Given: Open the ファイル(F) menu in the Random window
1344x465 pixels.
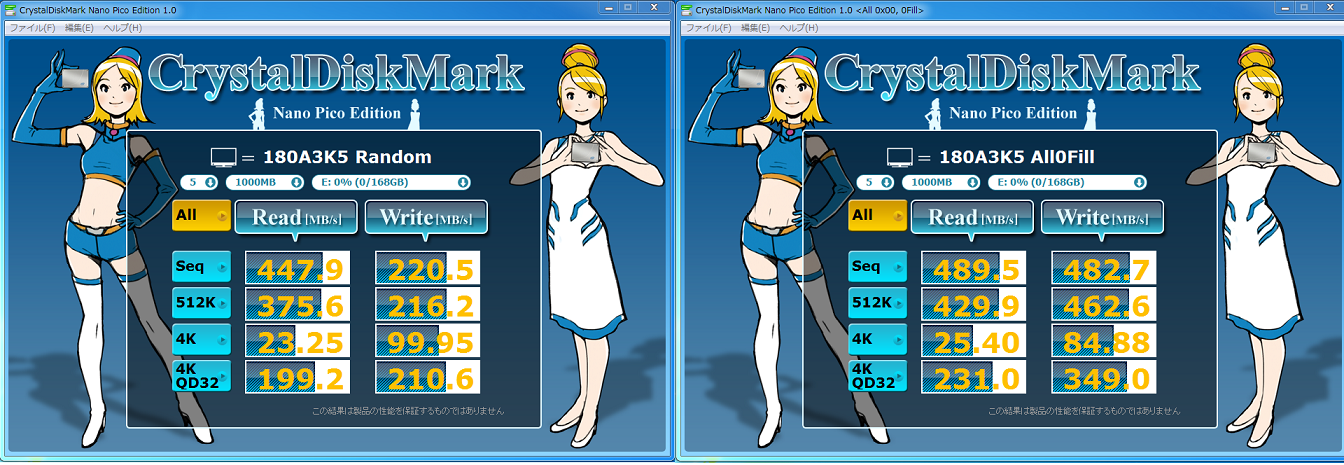Looking at the screenshot, I should tap(32, 28).
